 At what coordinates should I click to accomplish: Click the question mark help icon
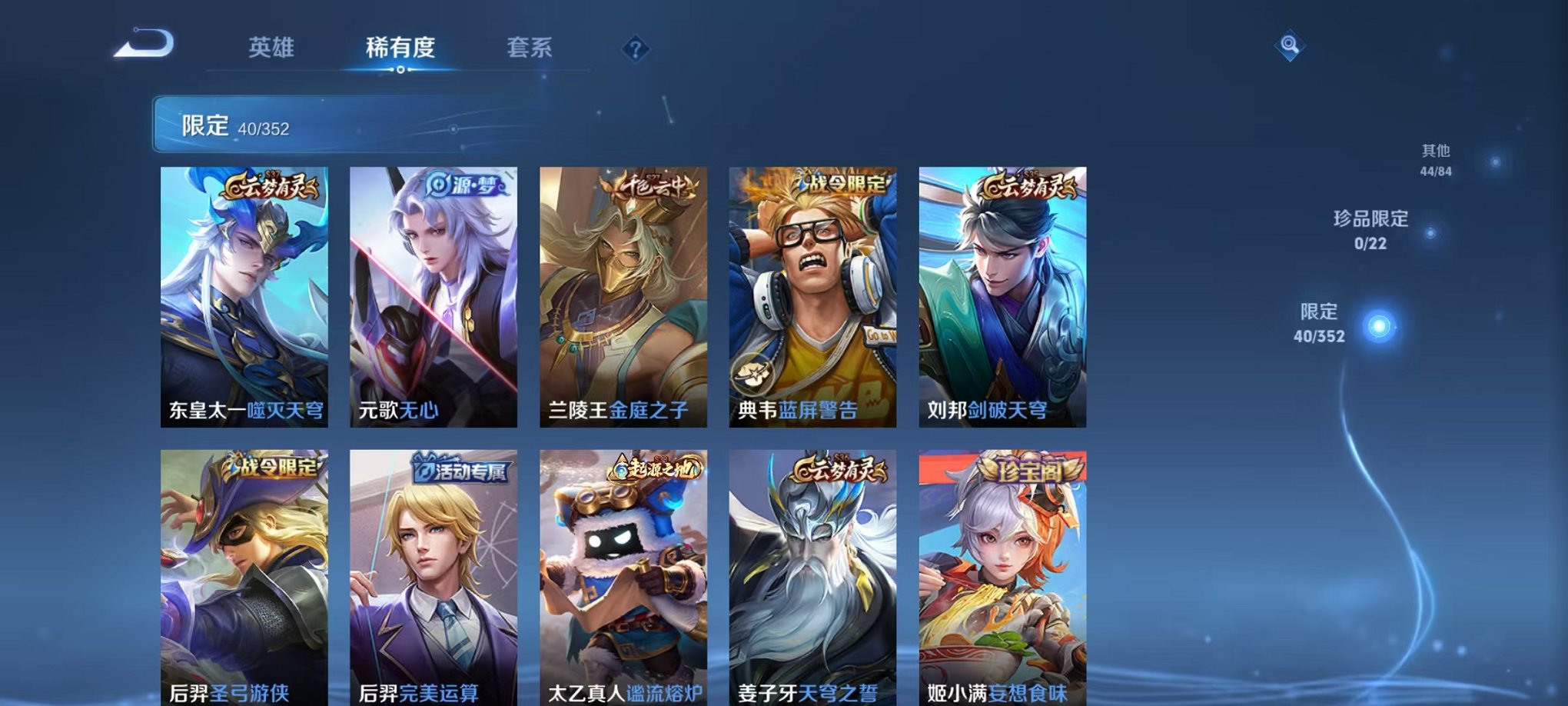(x=635, y=48)
